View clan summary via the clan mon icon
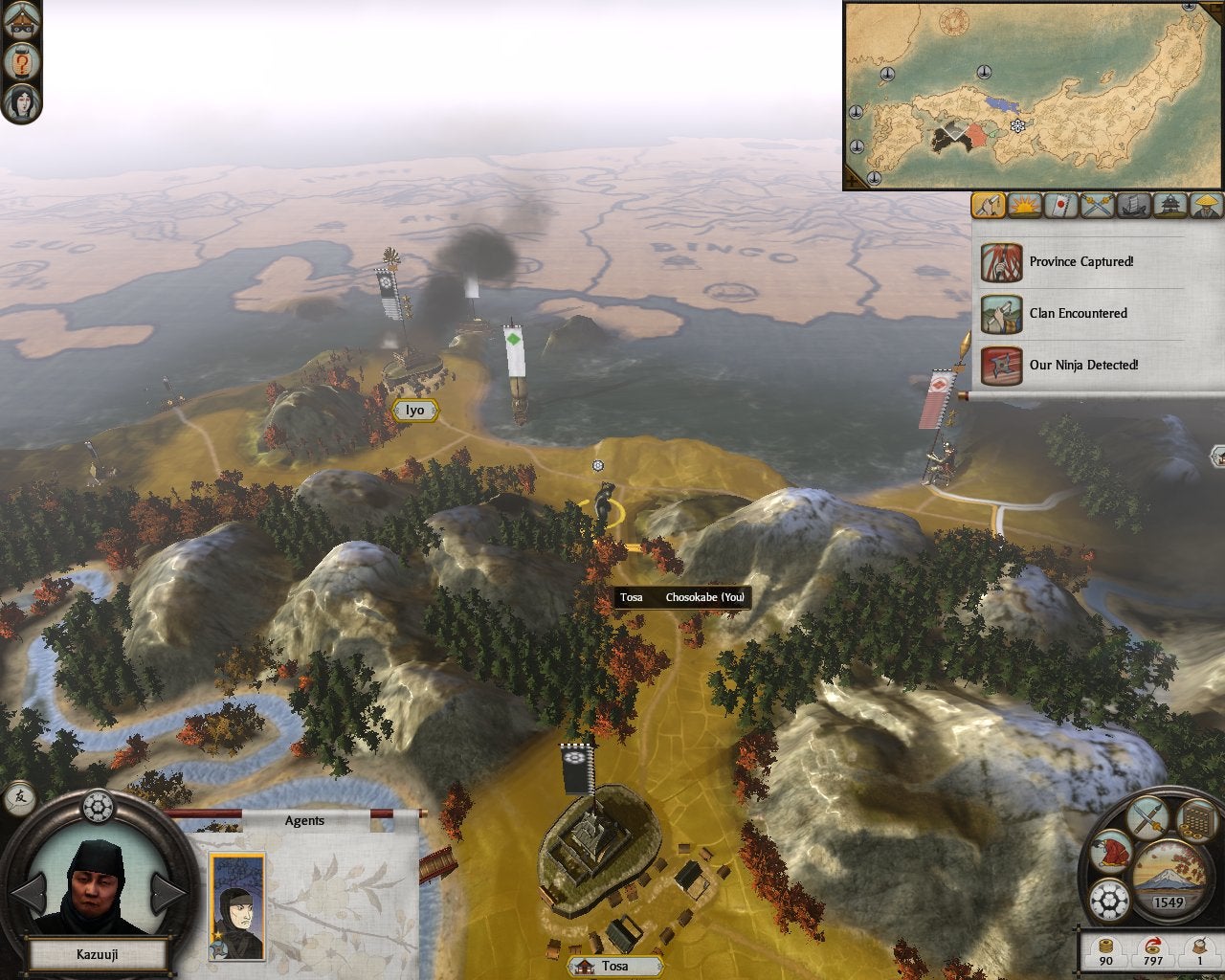1225x980 pixels. 1110,900
